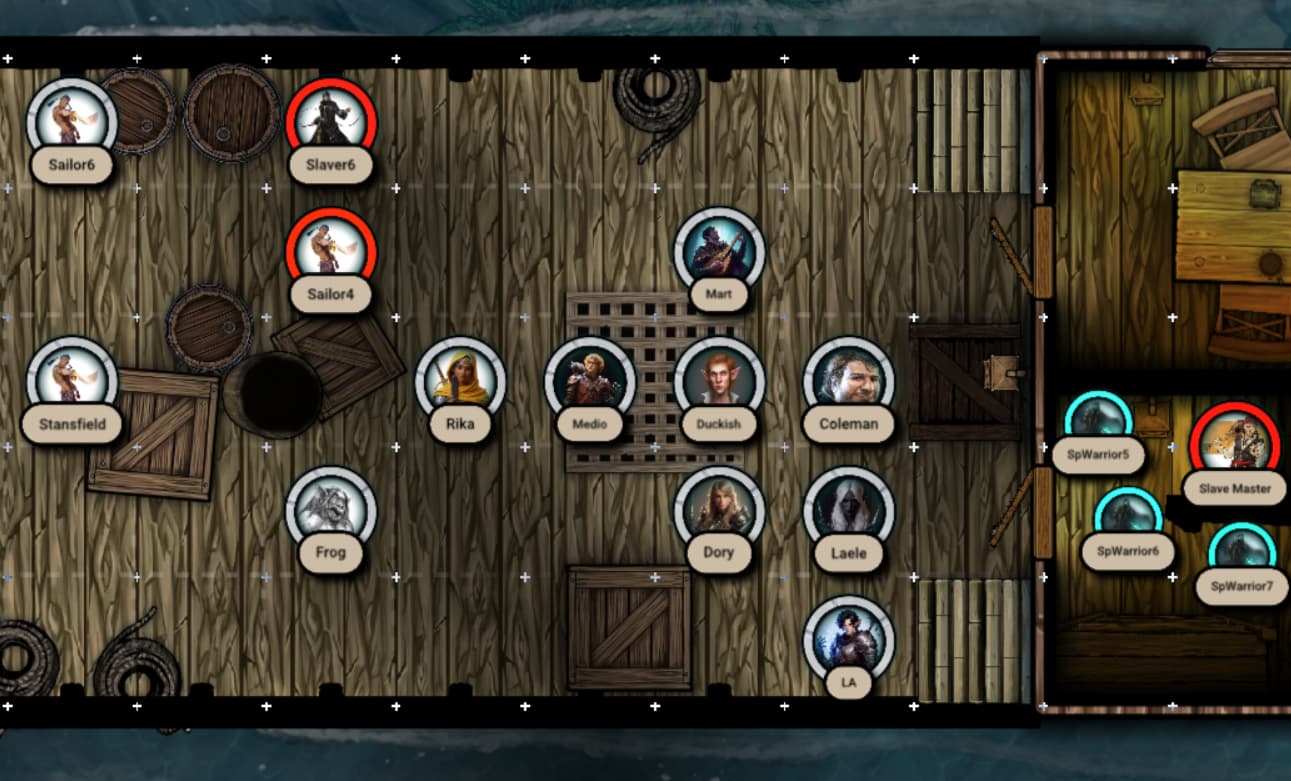Select the Sailor4 token
The height and width of the screenshot is (781, 1291).
coord(331,252)
